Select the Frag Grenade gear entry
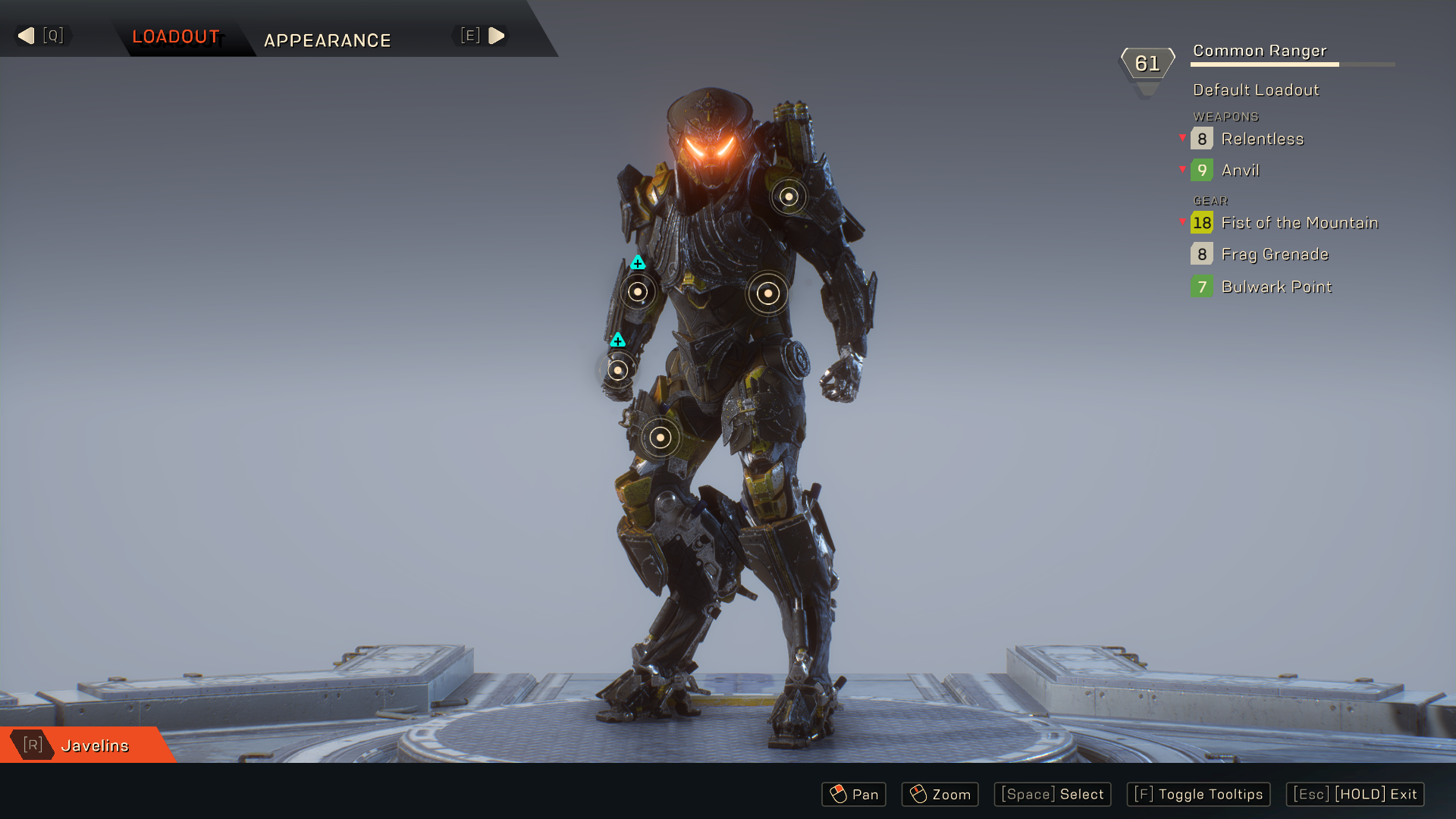The height and width of the screenshot is (819, 1456). click(1274, 255)
